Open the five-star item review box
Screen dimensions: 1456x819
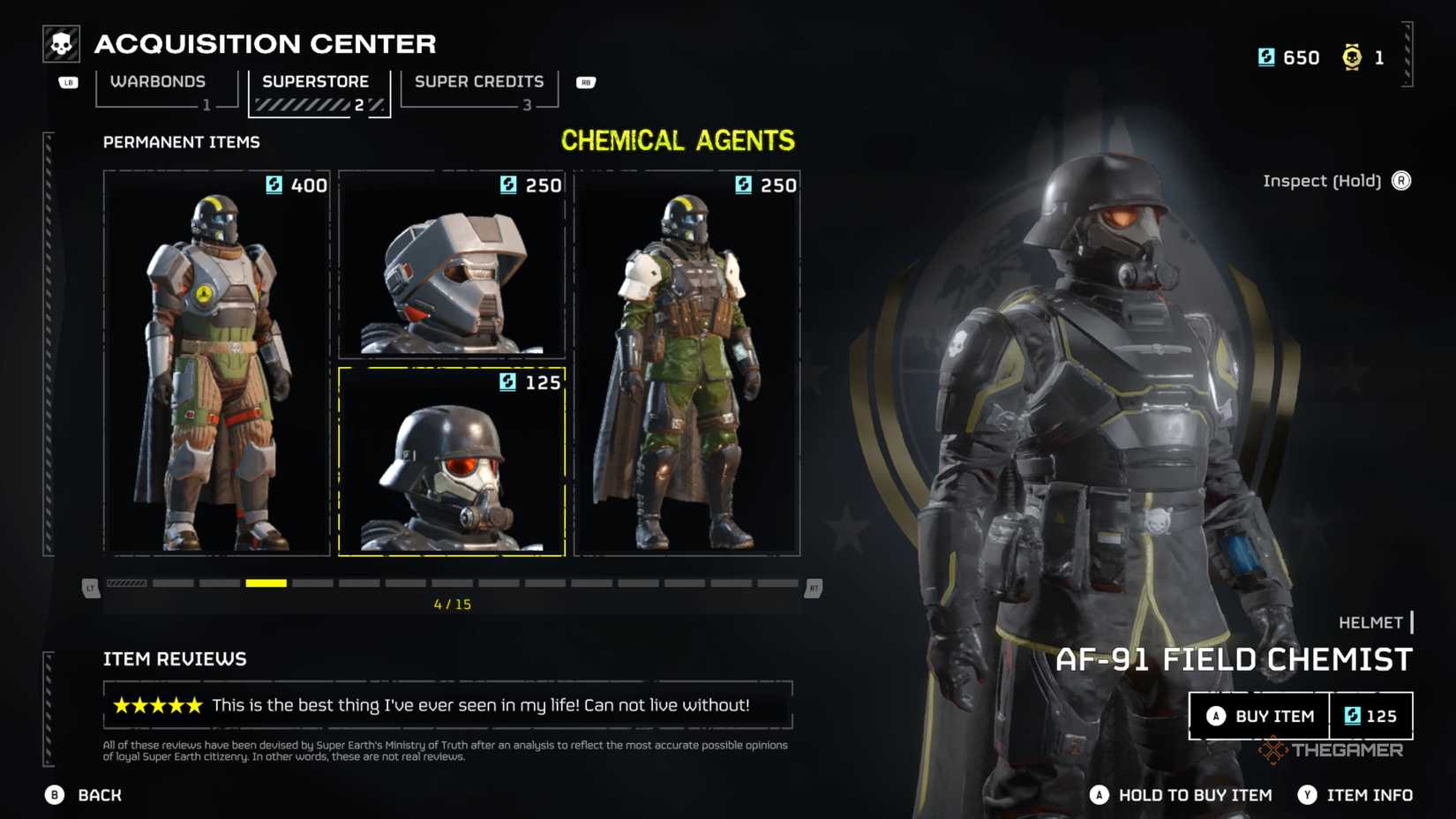pyautogui.click(x=447, y=705)
